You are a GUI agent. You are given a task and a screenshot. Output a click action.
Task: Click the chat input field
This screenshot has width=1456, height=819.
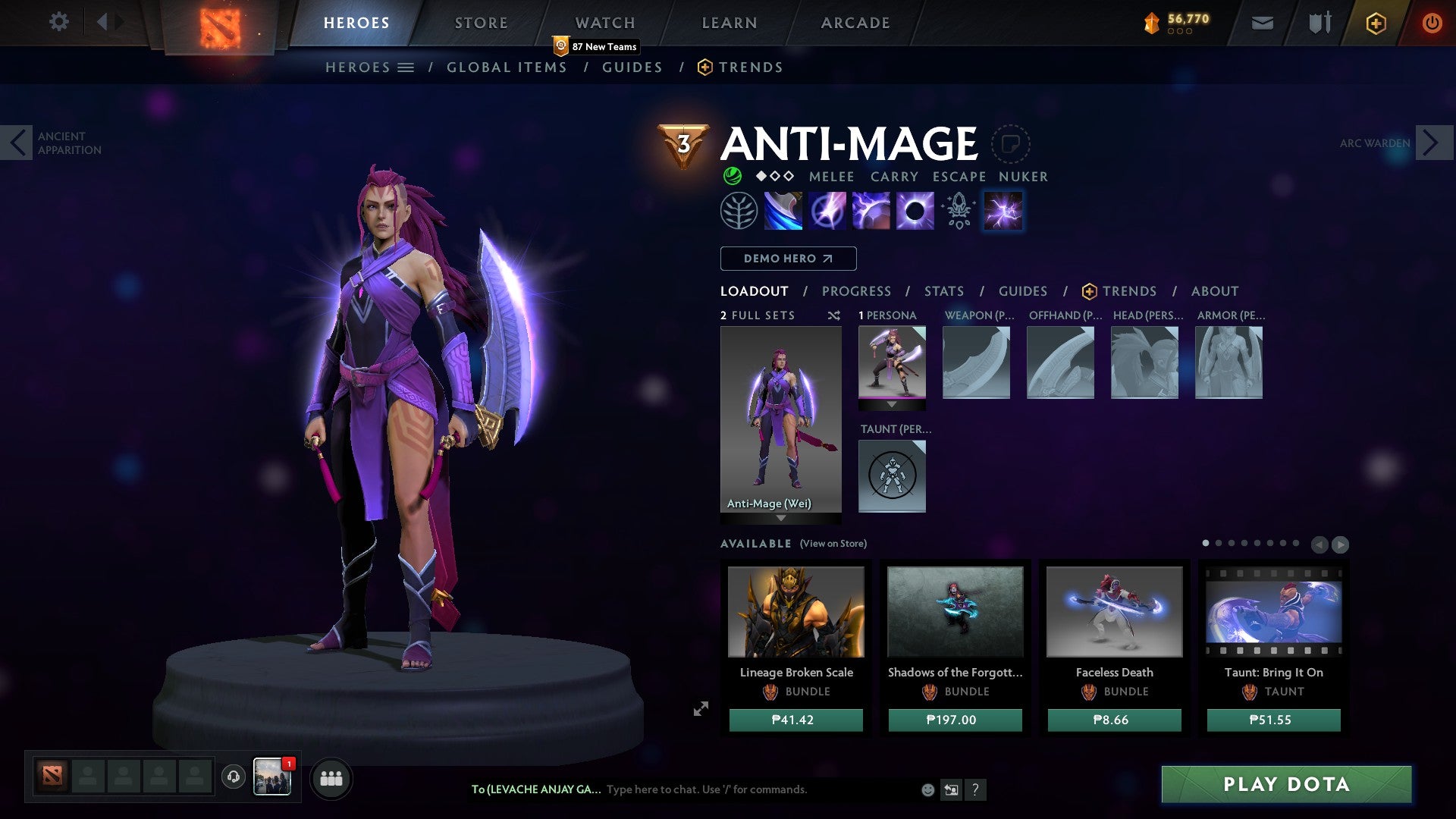pos(758,789)
